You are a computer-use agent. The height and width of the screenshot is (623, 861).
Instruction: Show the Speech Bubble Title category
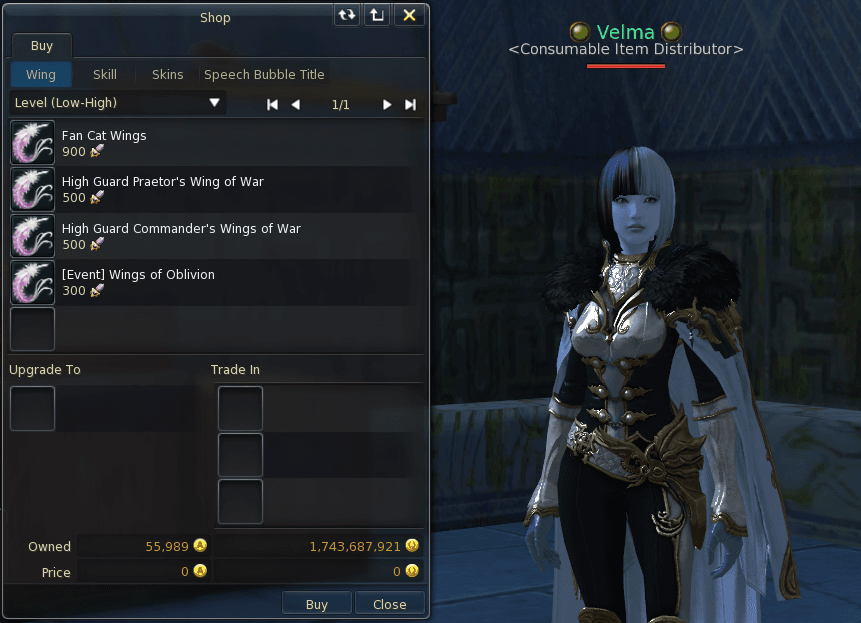click(x=264, y=75)
